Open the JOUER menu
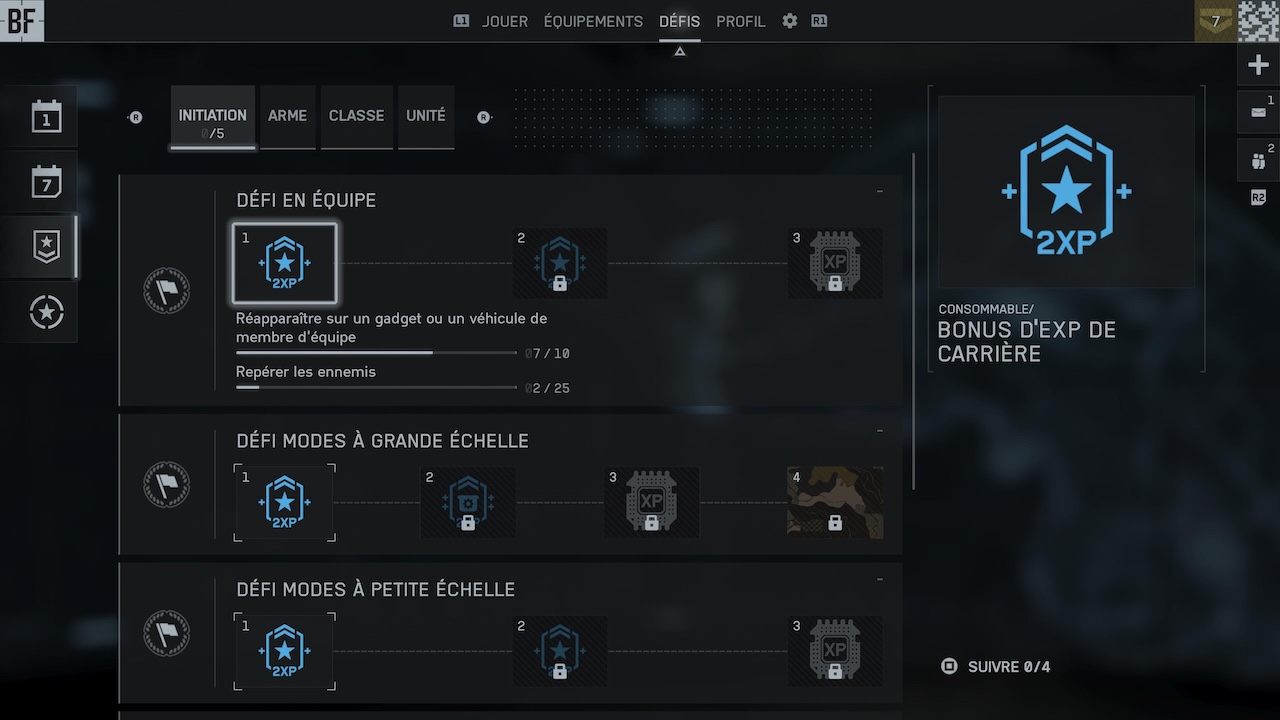1280x720 pixels. [504, 21]
